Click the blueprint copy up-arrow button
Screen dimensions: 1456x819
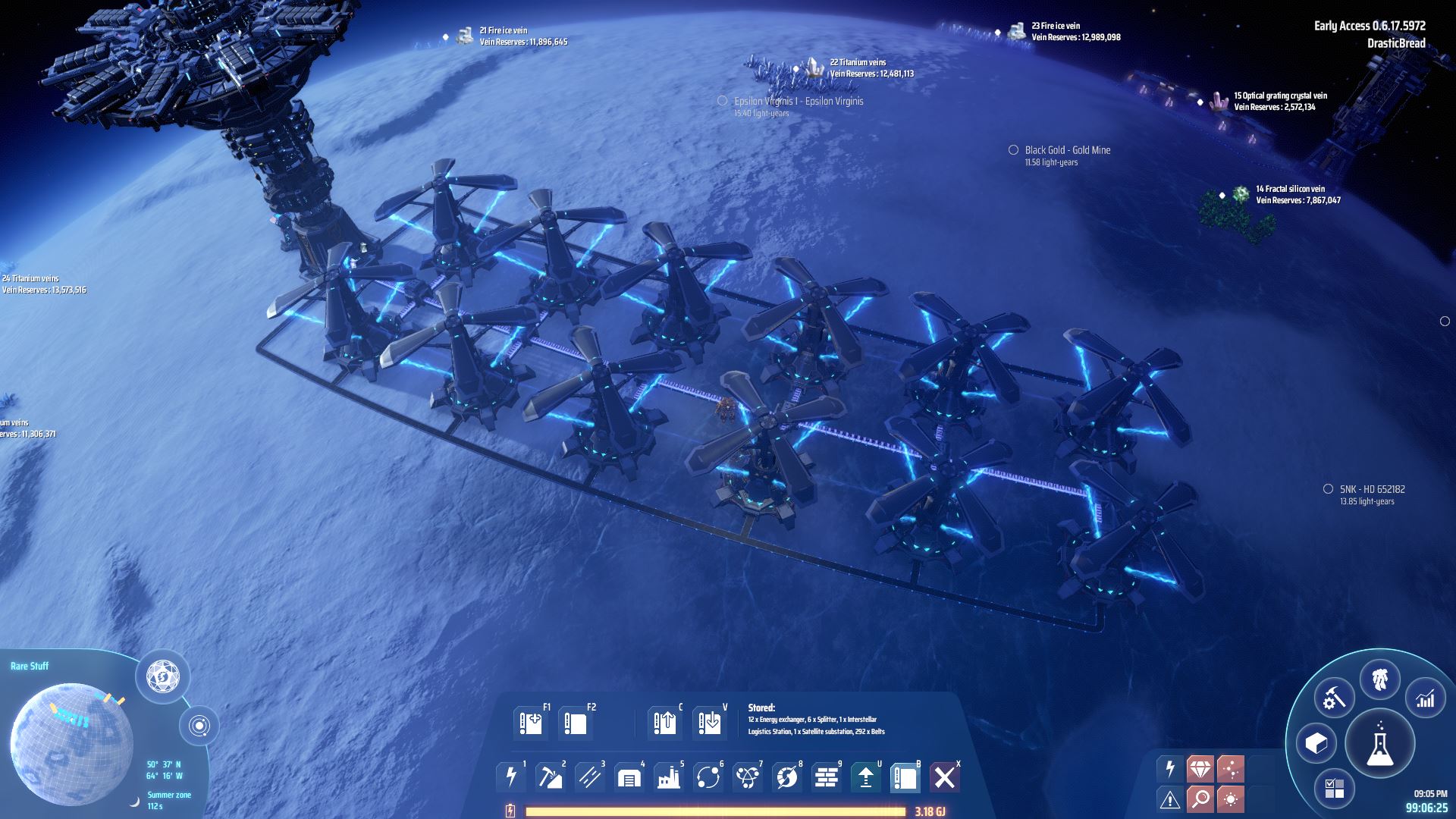tap(664, 723)
